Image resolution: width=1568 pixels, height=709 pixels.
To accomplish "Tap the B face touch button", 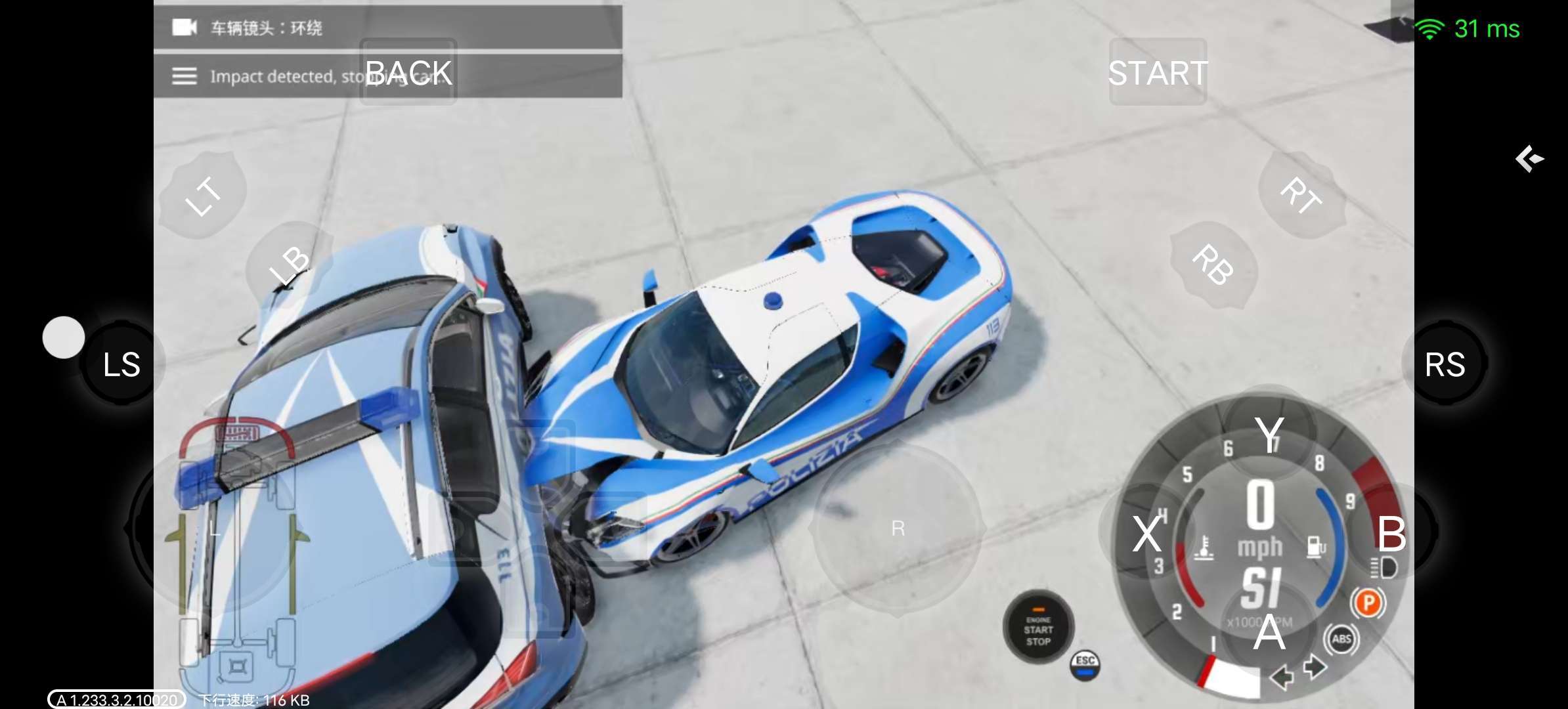I will click(x=1391, y=532).
